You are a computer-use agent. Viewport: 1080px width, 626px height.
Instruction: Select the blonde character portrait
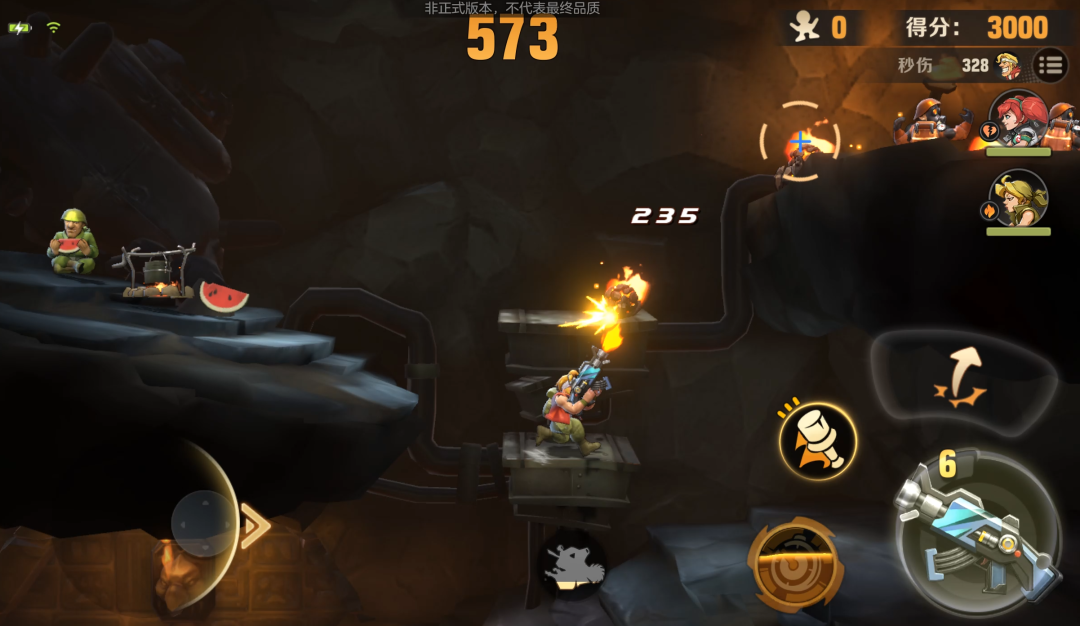[x=1018, y=199]
